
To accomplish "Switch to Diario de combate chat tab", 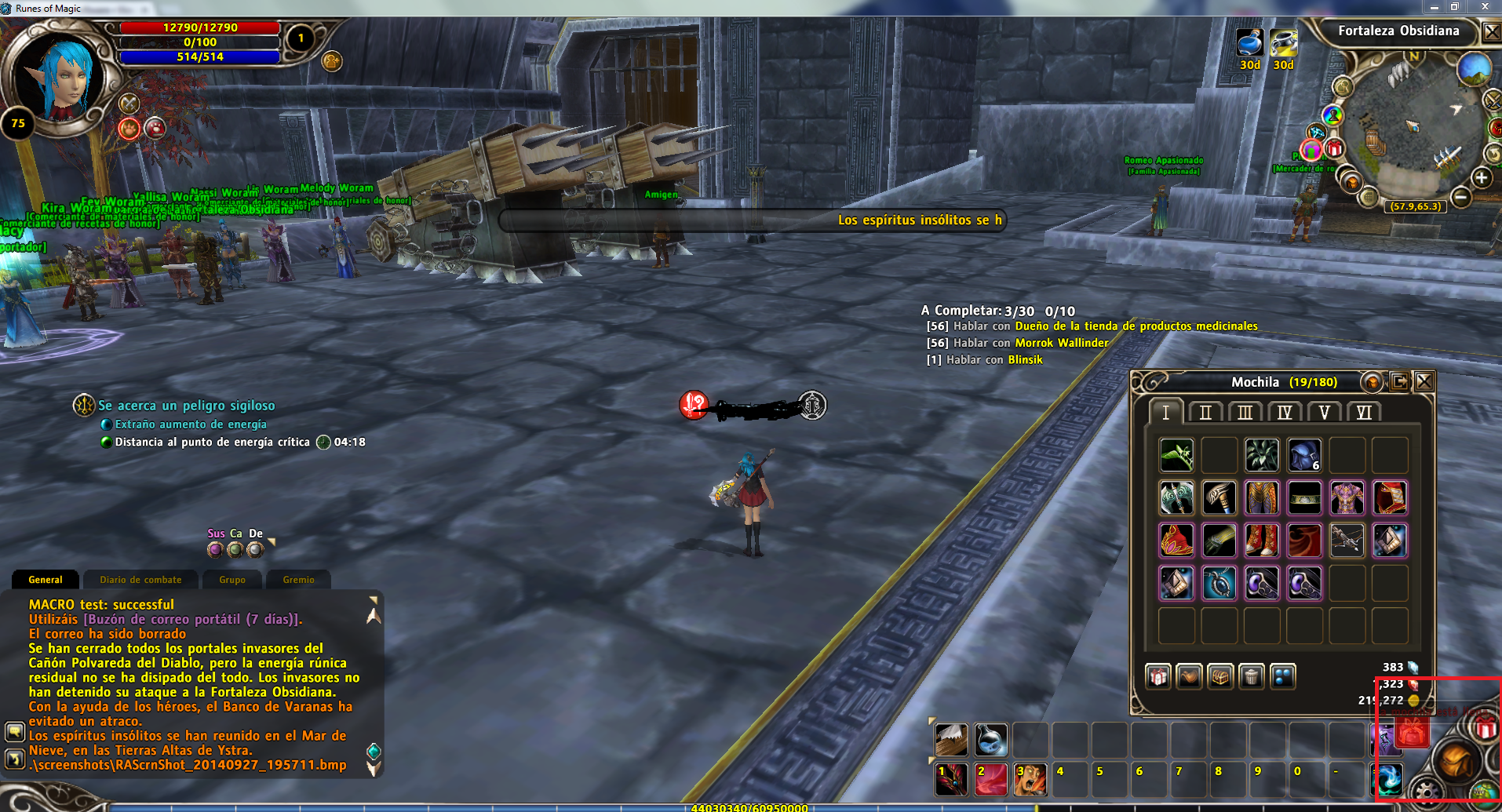I will click(140, 580).
